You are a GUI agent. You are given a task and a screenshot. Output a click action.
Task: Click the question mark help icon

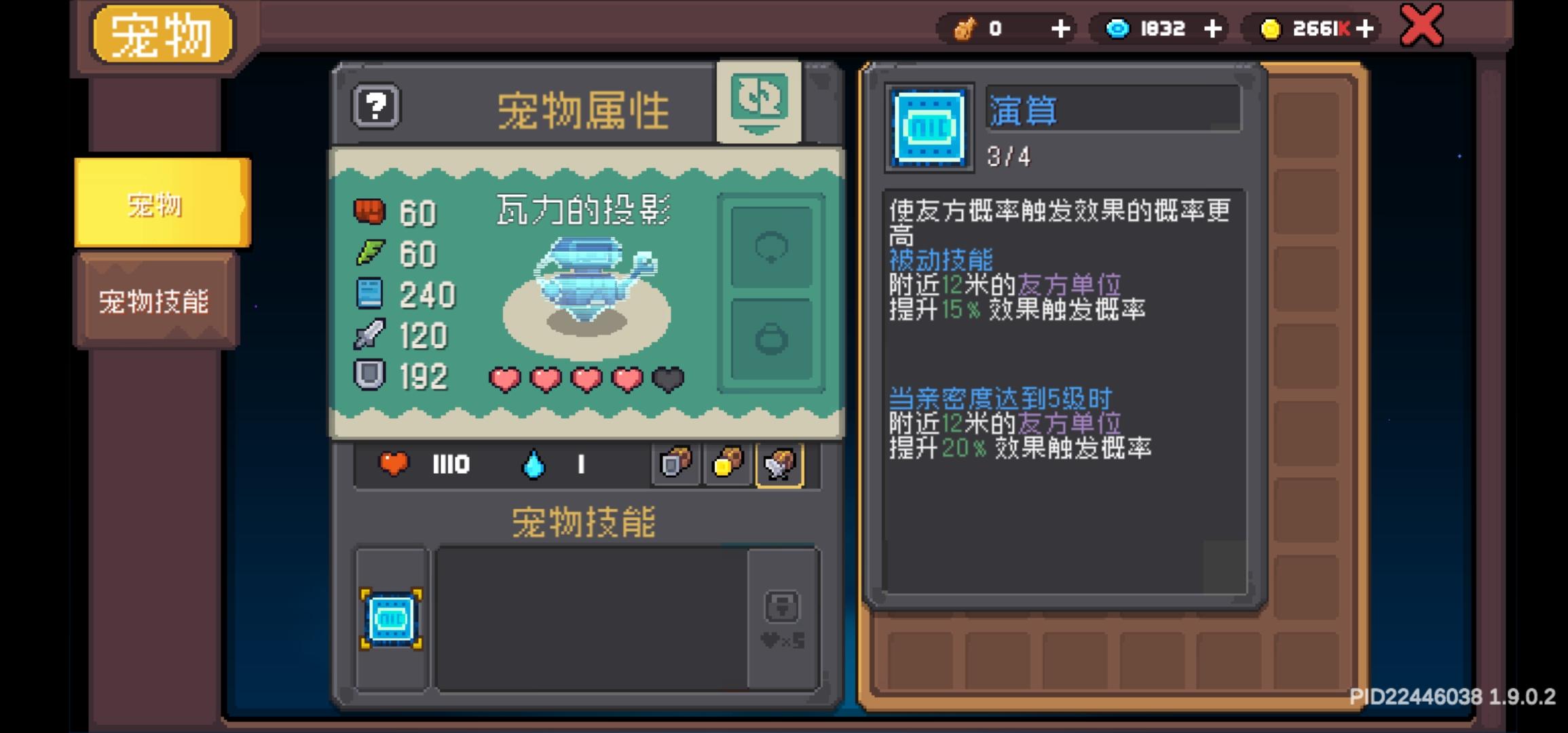tap(375, 107)
